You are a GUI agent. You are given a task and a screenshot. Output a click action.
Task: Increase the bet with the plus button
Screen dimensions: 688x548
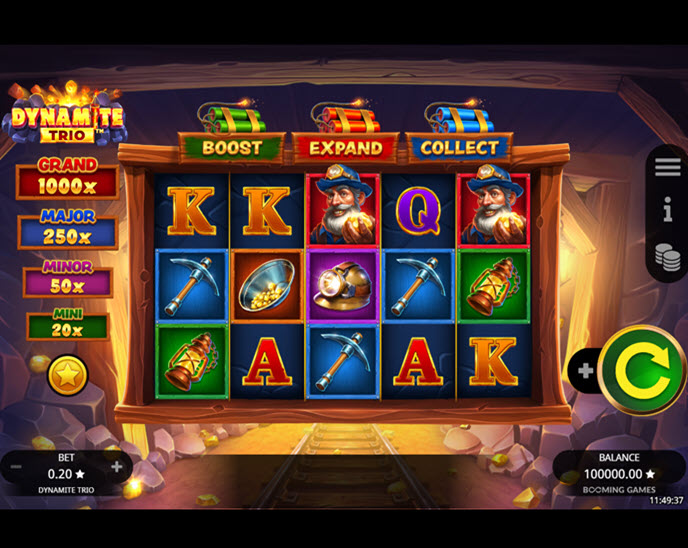(x=117, y=466)
